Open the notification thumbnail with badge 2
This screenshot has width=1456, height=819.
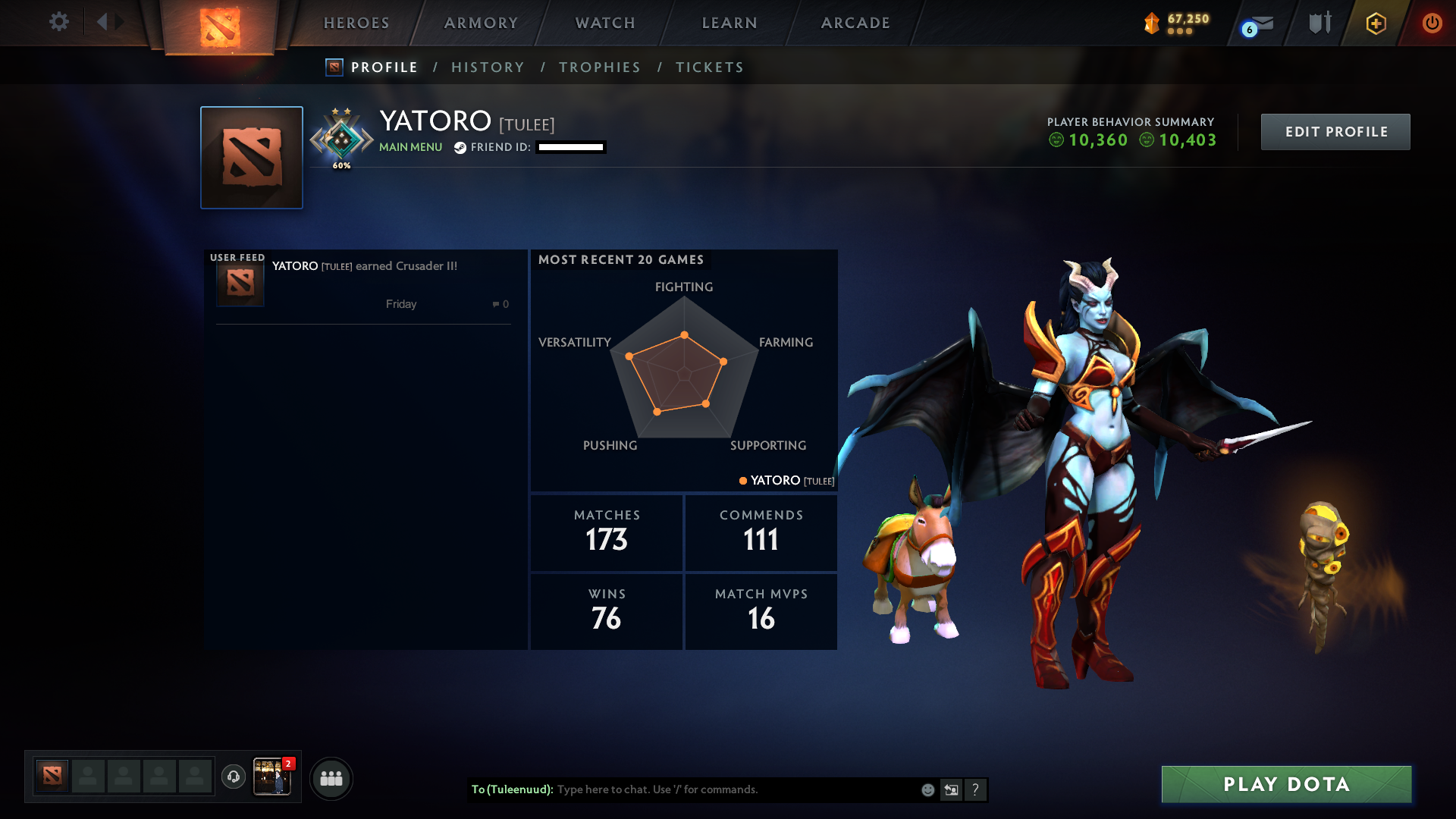[273, 777]
